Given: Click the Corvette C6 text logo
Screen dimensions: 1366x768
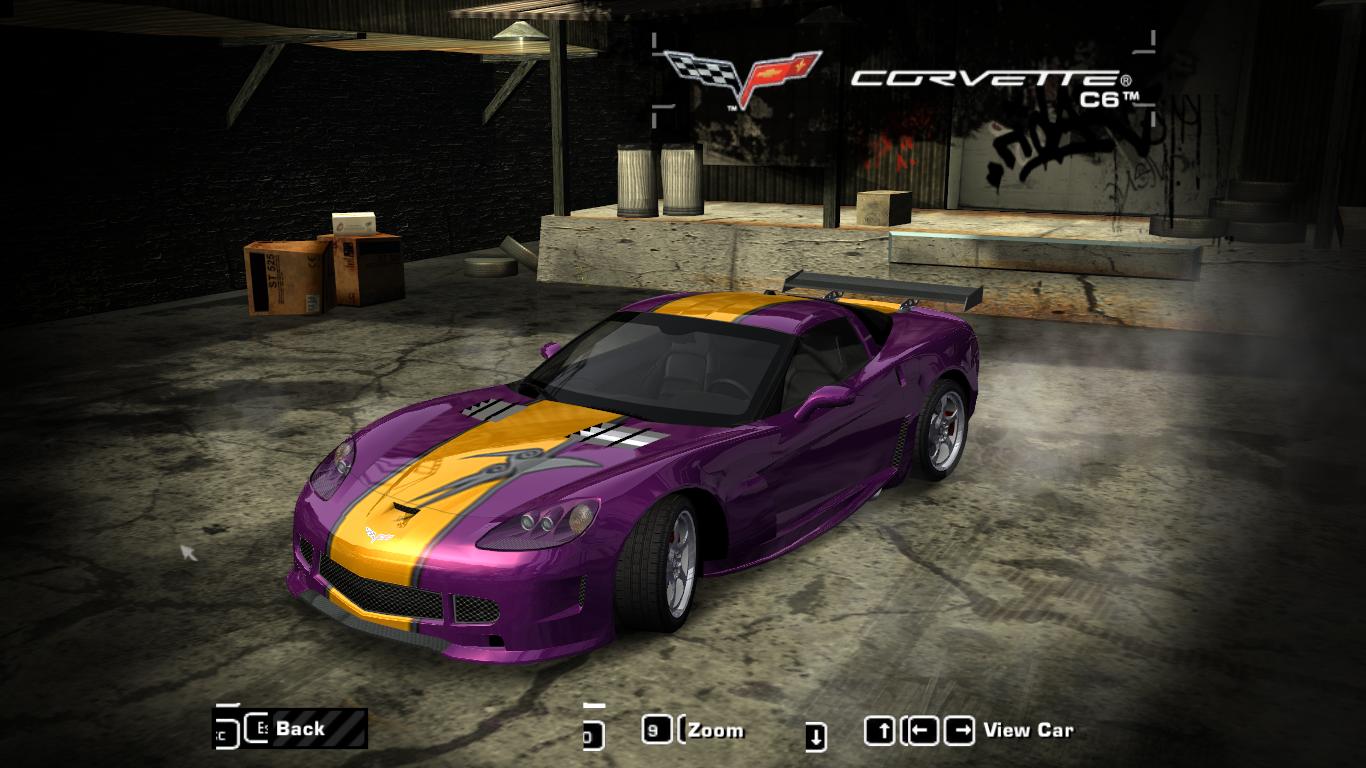Looking at the screenshot, I should point(985,77).
